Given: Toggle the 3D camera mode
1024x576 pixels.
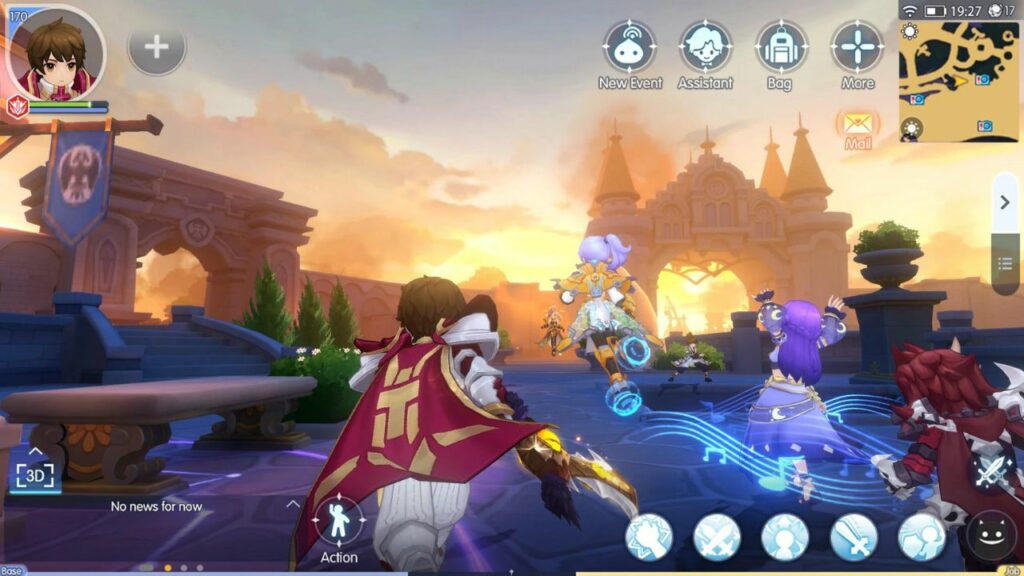Looking at the screenshot, I should pos(33,473).
